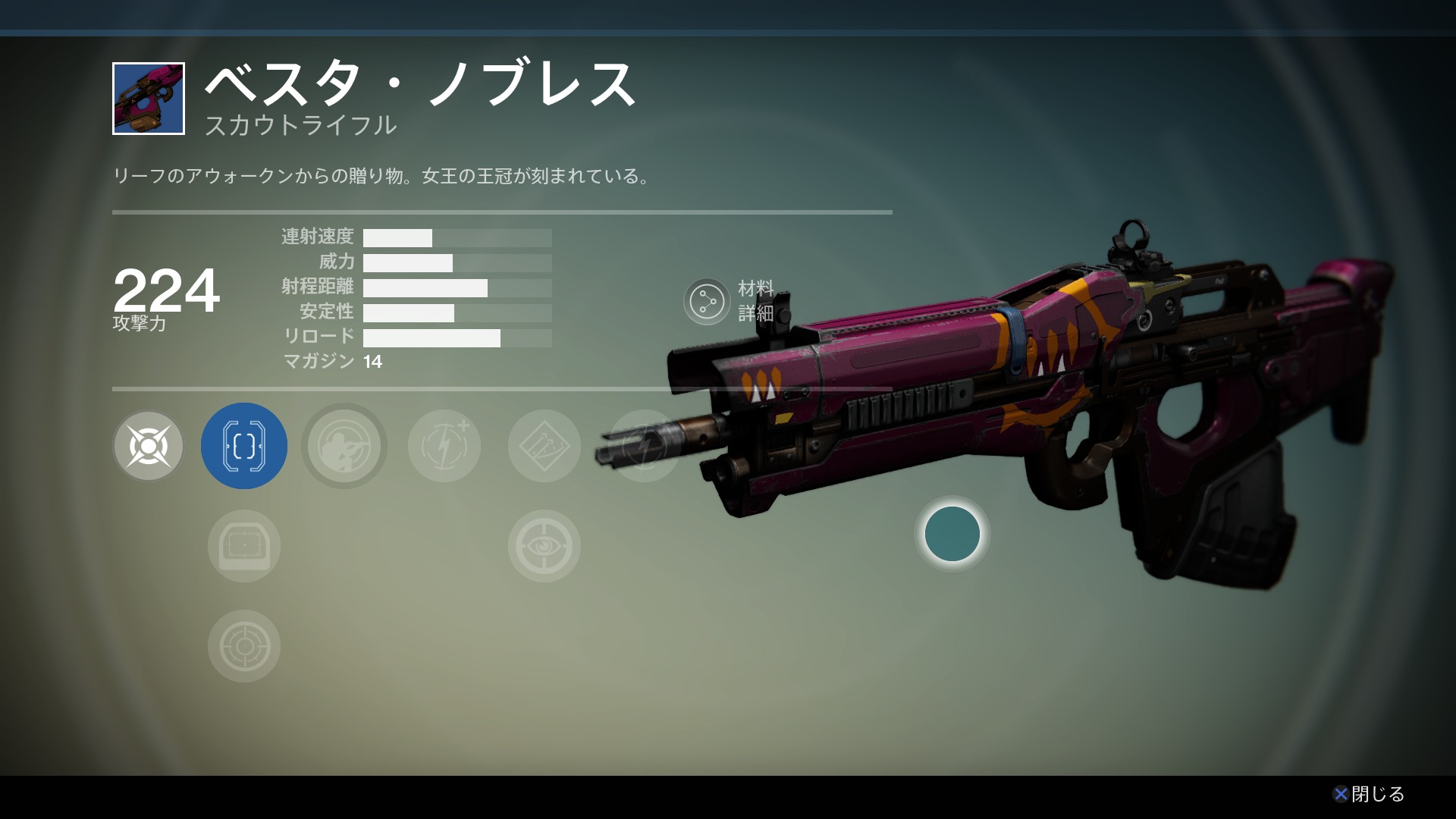This screenshot has width=1456, height=819.
Task: Select the square frame sight node
Action: [244, 546]
